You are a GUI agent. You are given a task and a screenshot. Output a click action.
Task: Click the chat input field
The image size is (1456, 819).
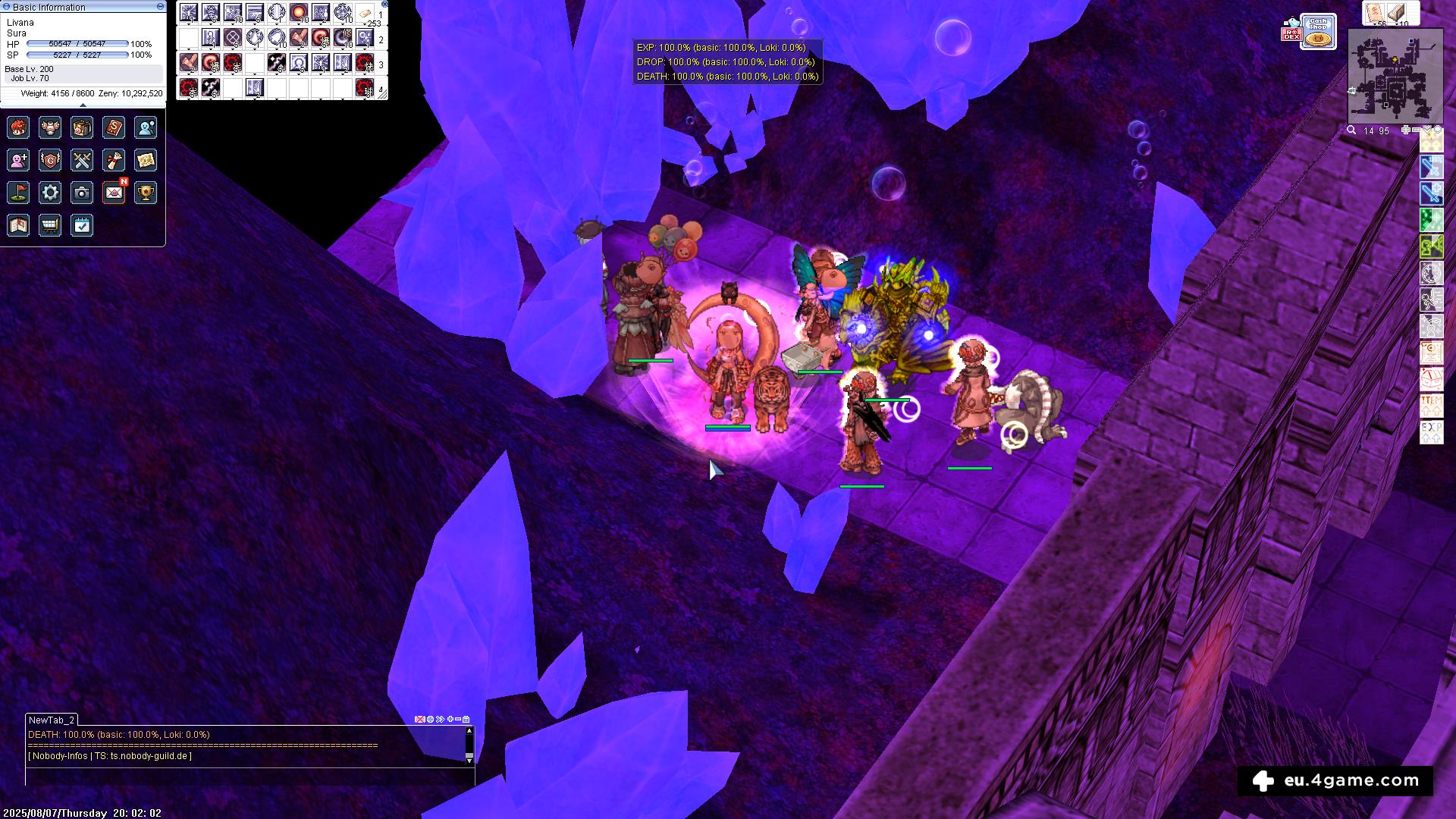[x=249, y=776]
